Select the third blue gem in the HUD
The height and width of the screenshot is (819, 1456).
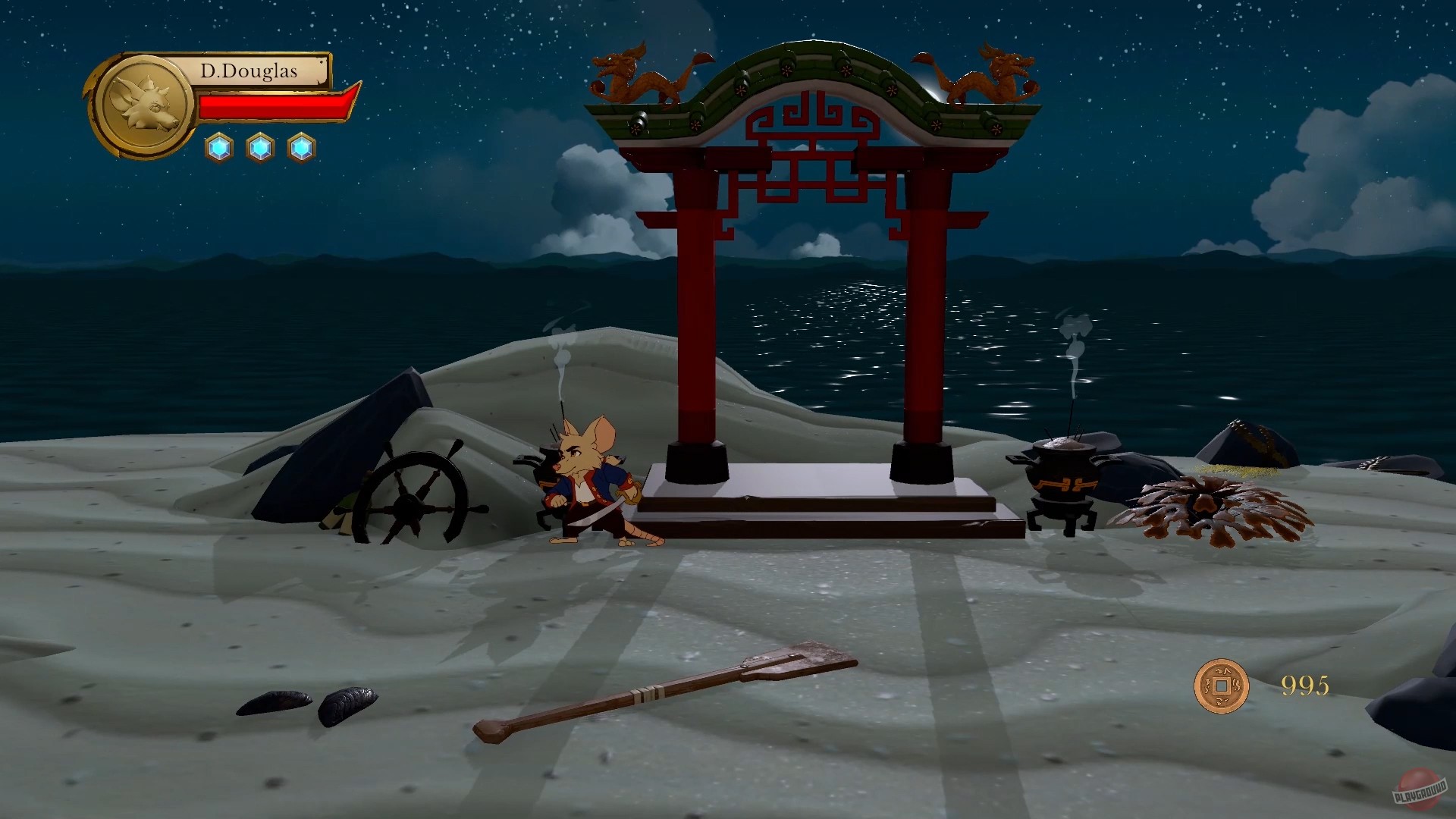coord(300,148)
